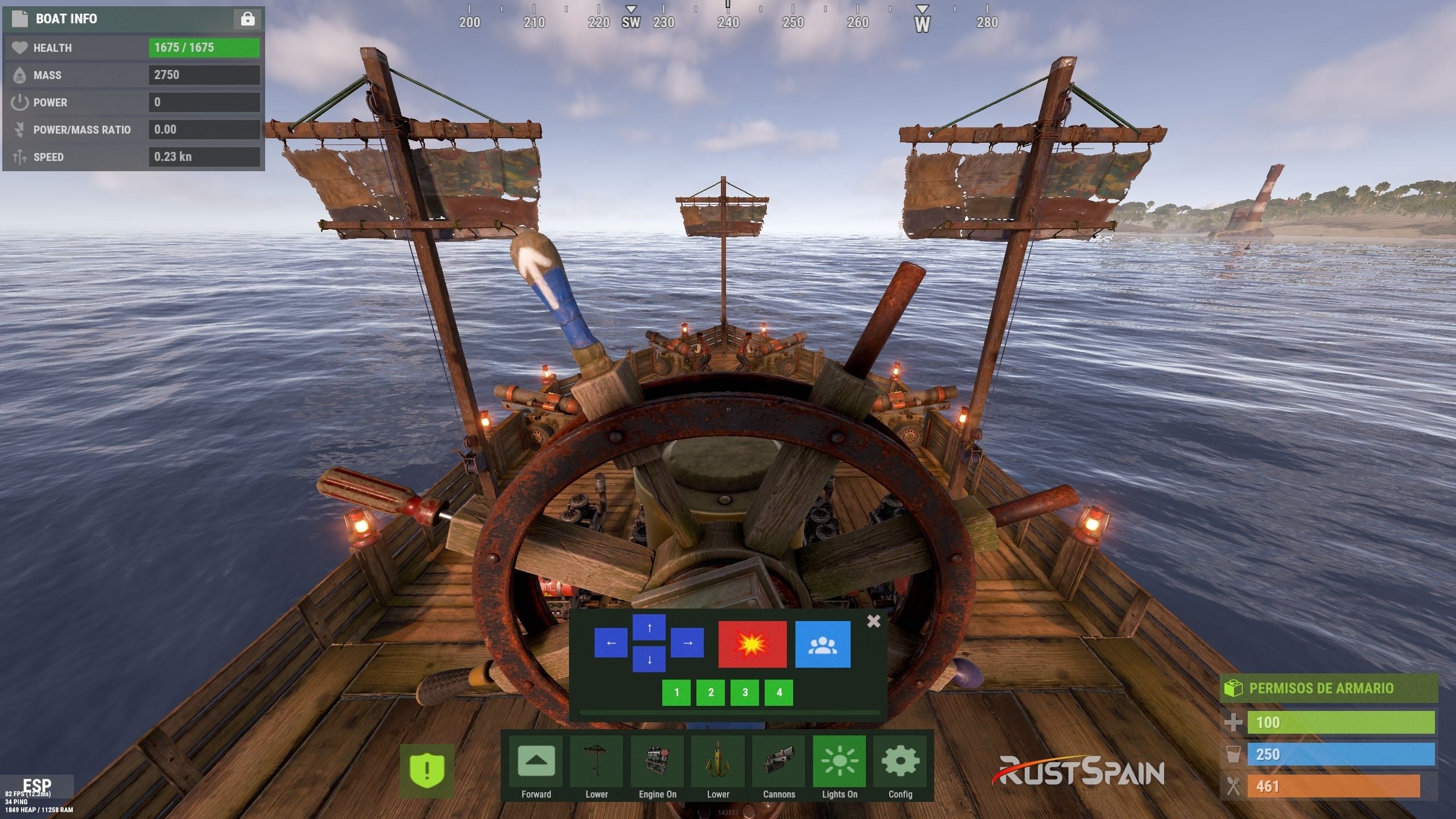Screen dimensions: 1456x819
Task: Close the cannon control panel
Action: (x=873, y=621)
